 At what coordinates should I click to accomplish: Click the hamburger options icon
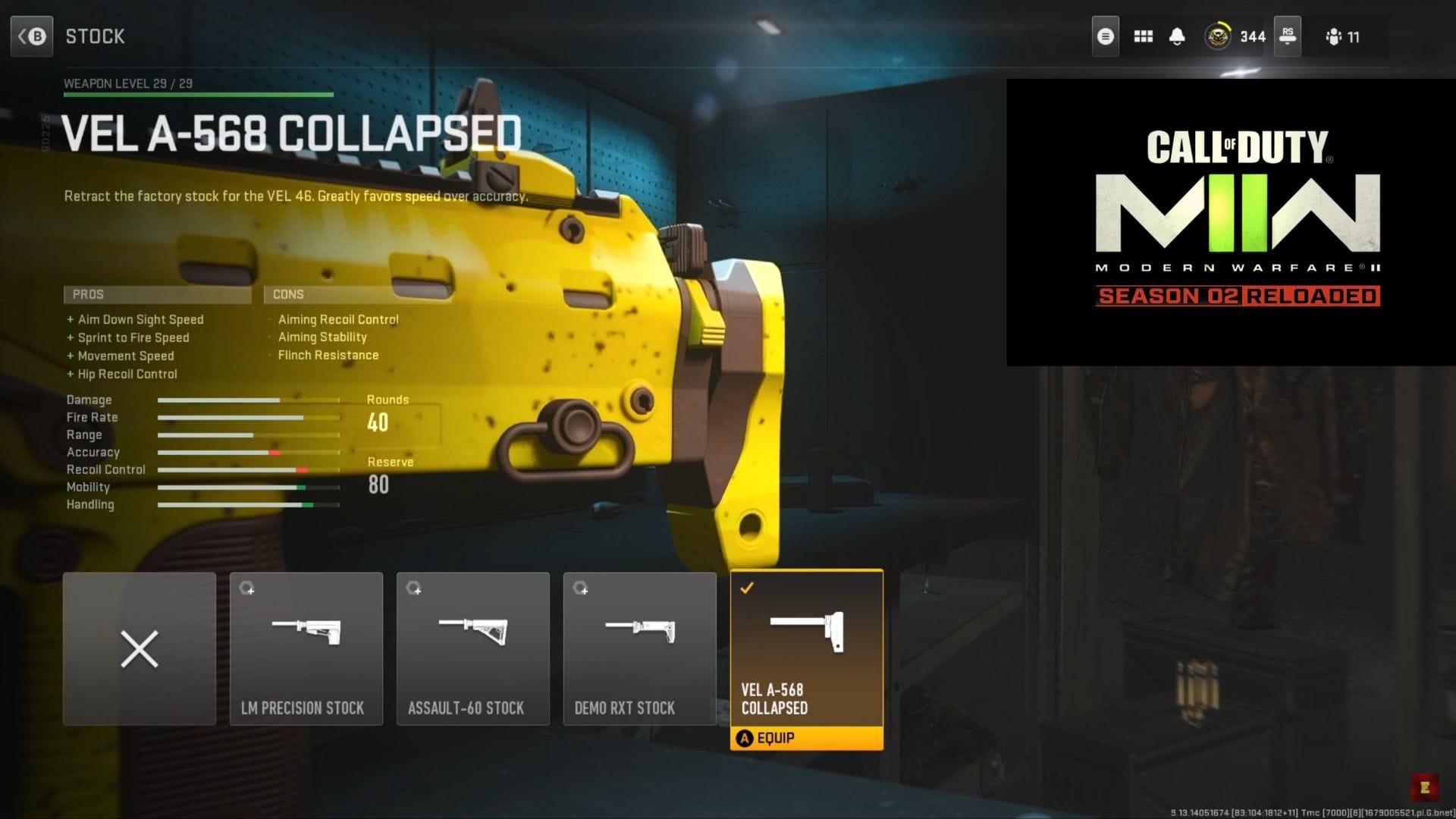[1106, 36]
